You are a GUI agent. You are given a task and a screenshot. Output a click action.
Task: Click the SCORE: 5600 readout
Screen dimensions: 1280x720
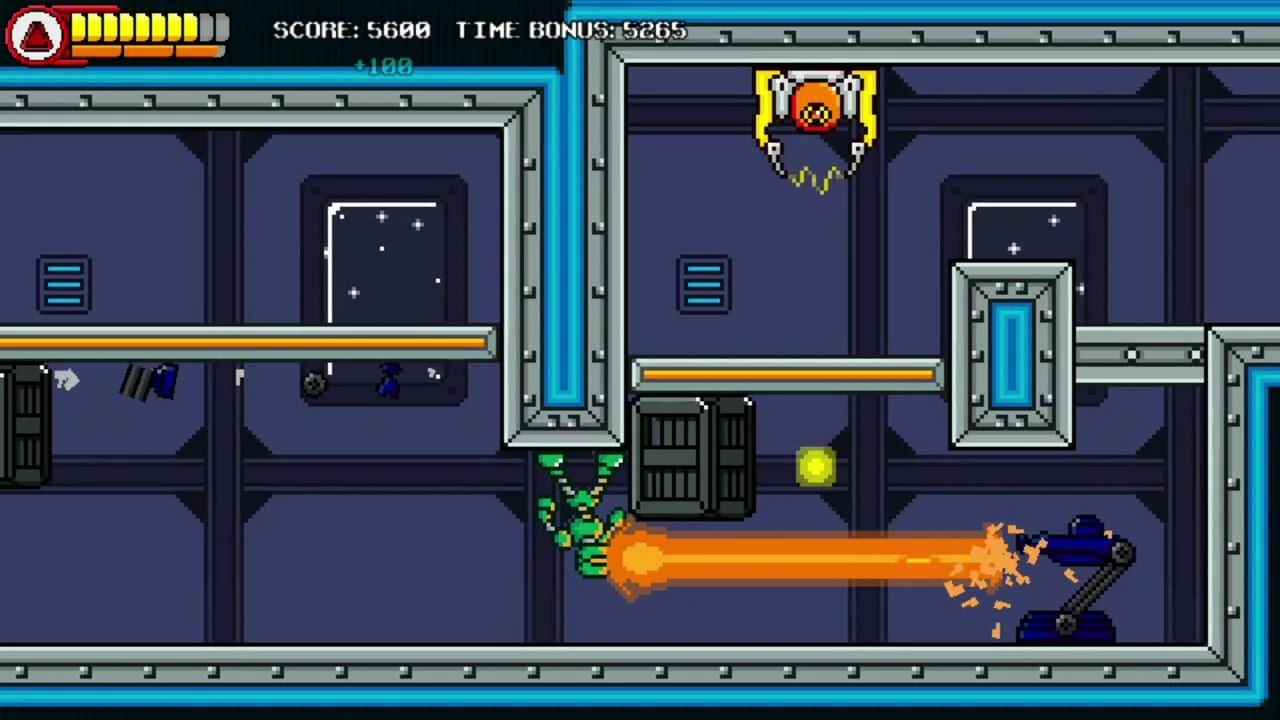tap(350, 30)
